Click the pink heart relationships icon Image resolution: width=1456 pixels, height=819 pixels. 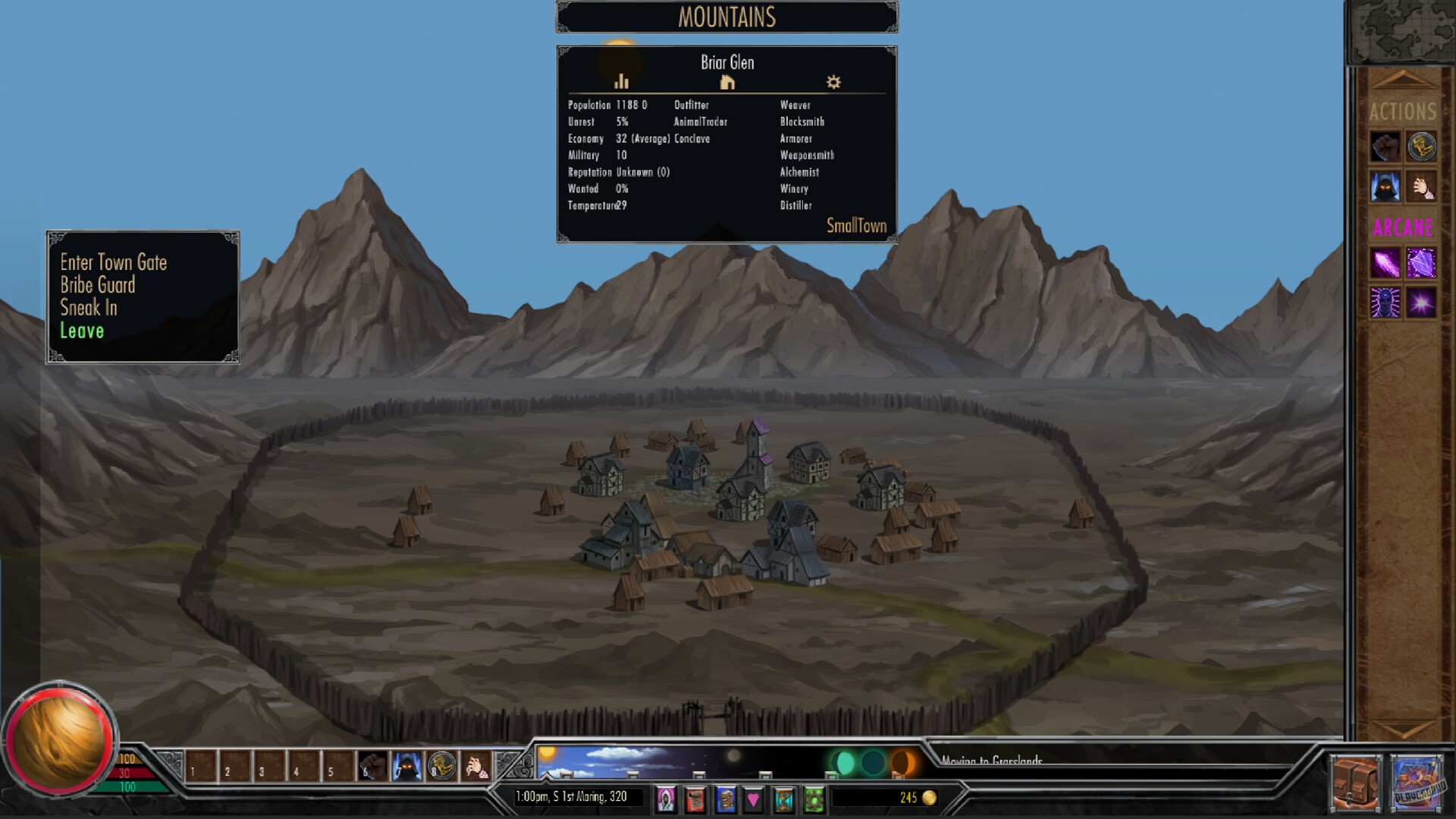pos(753,798)
